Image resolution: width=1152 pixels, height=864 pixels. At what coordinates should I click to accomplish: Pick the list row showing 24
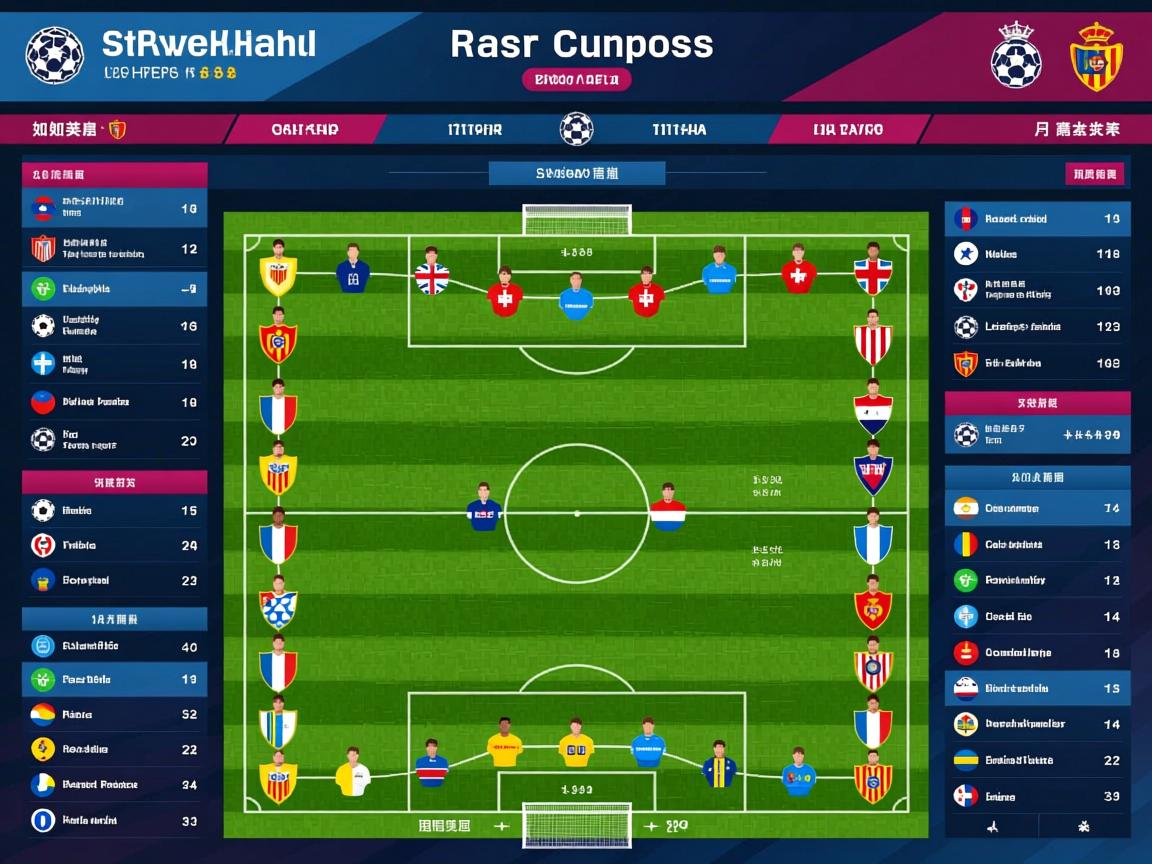tap(114, 546)
